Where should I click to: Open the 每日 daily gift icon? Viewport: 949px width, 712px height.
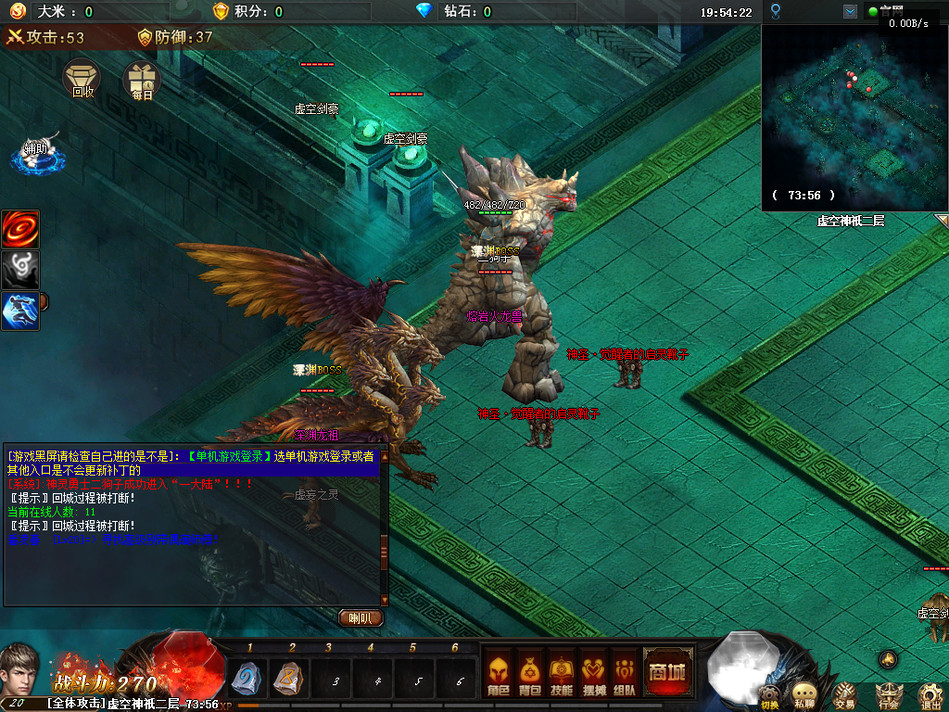141,80
